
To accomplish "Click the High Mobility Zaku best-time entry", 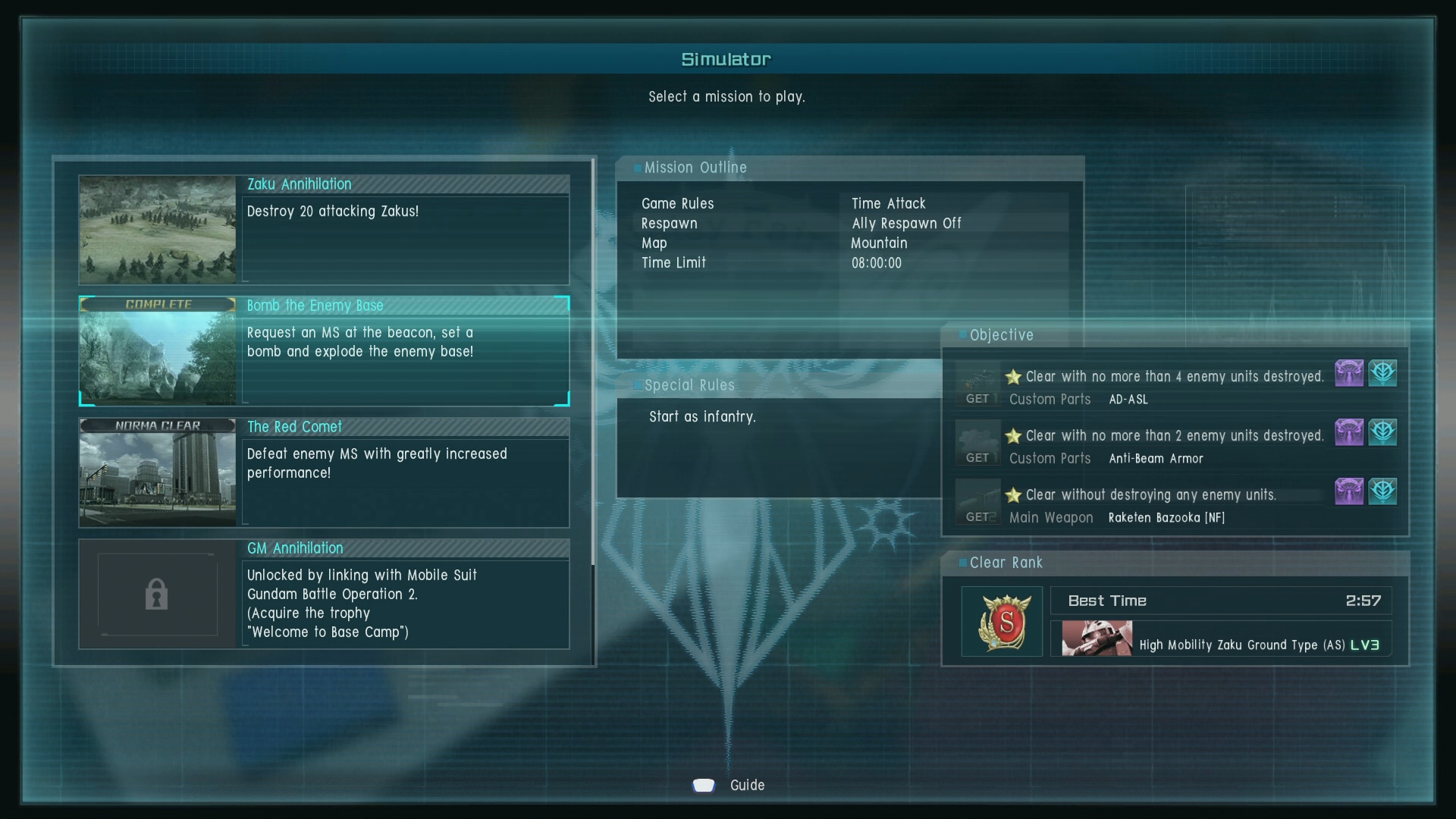I will point(1221,639).
